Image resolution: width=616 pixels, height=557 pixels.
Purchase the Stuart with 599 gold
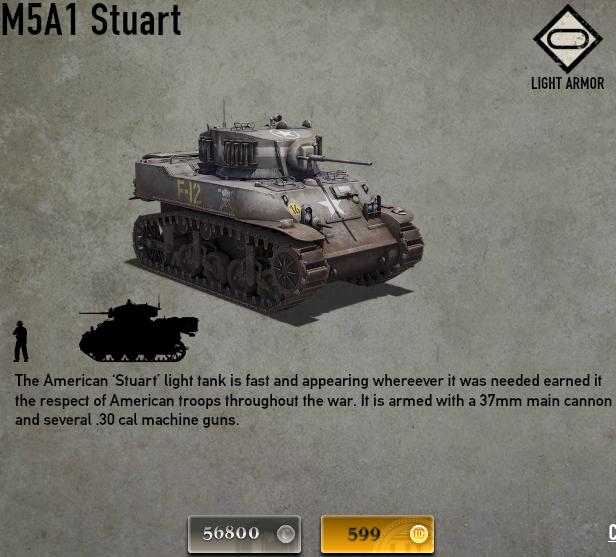pos(377,534)
